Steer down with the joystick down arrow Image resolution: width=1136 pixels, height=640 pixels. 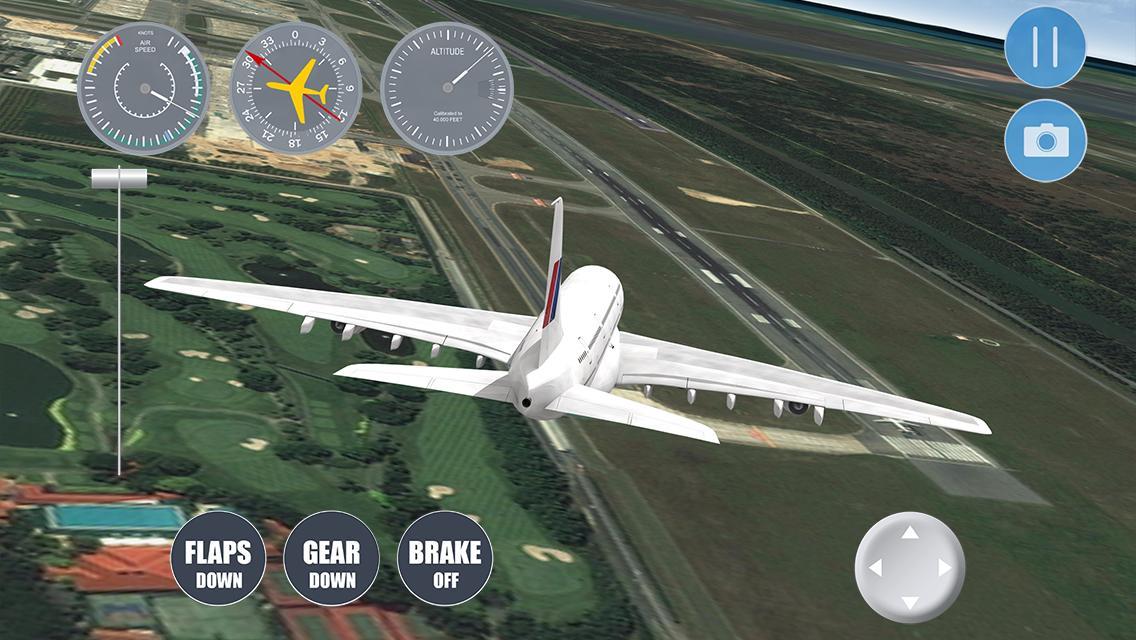pyautogui.click(x=910, y=602)
